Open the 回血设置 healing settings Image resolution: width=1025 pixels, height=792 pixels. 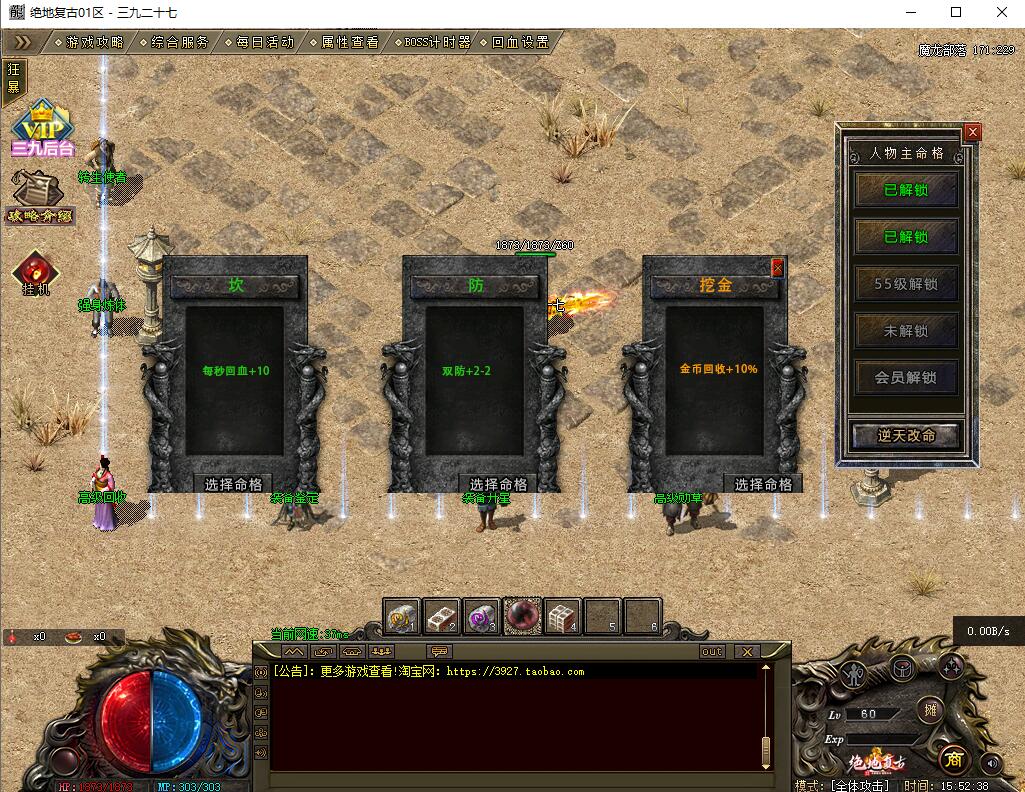pos(520,43)
